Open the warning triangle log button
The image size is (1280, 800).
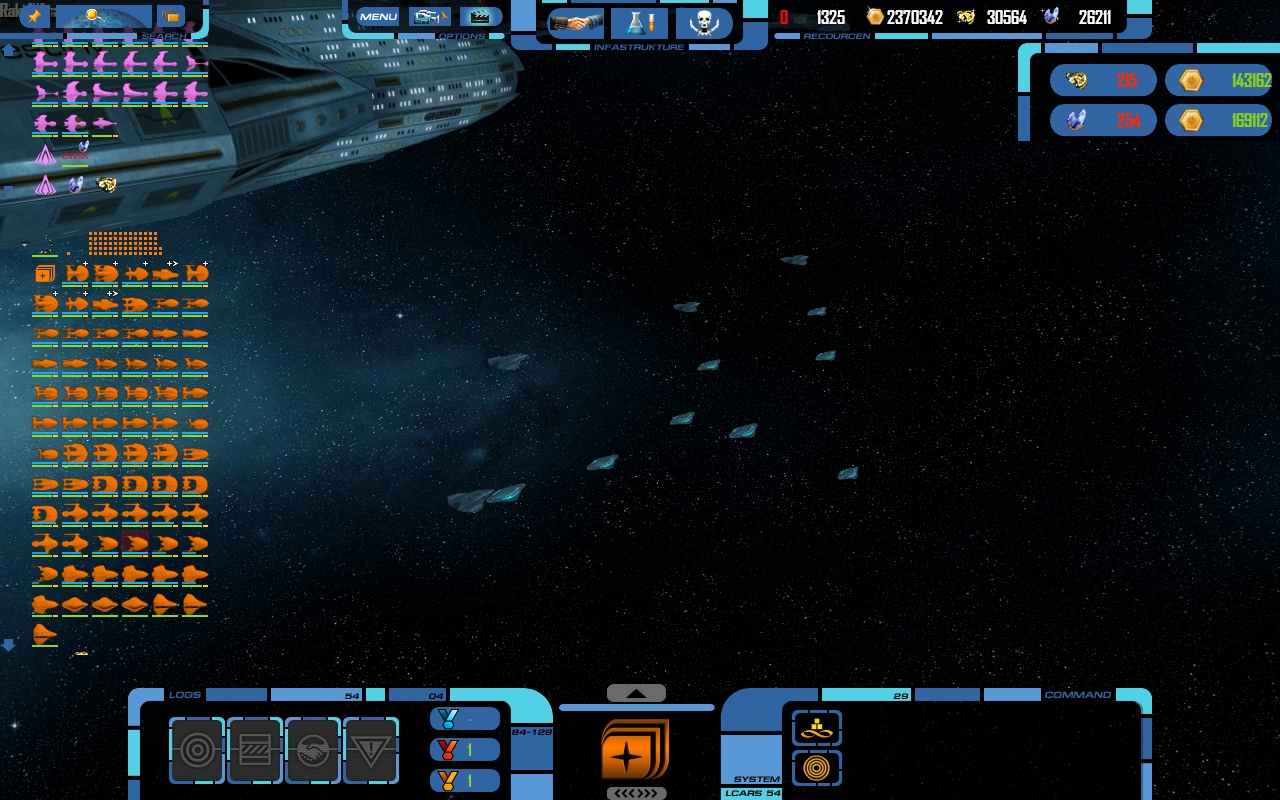click(x=371, y=750)
